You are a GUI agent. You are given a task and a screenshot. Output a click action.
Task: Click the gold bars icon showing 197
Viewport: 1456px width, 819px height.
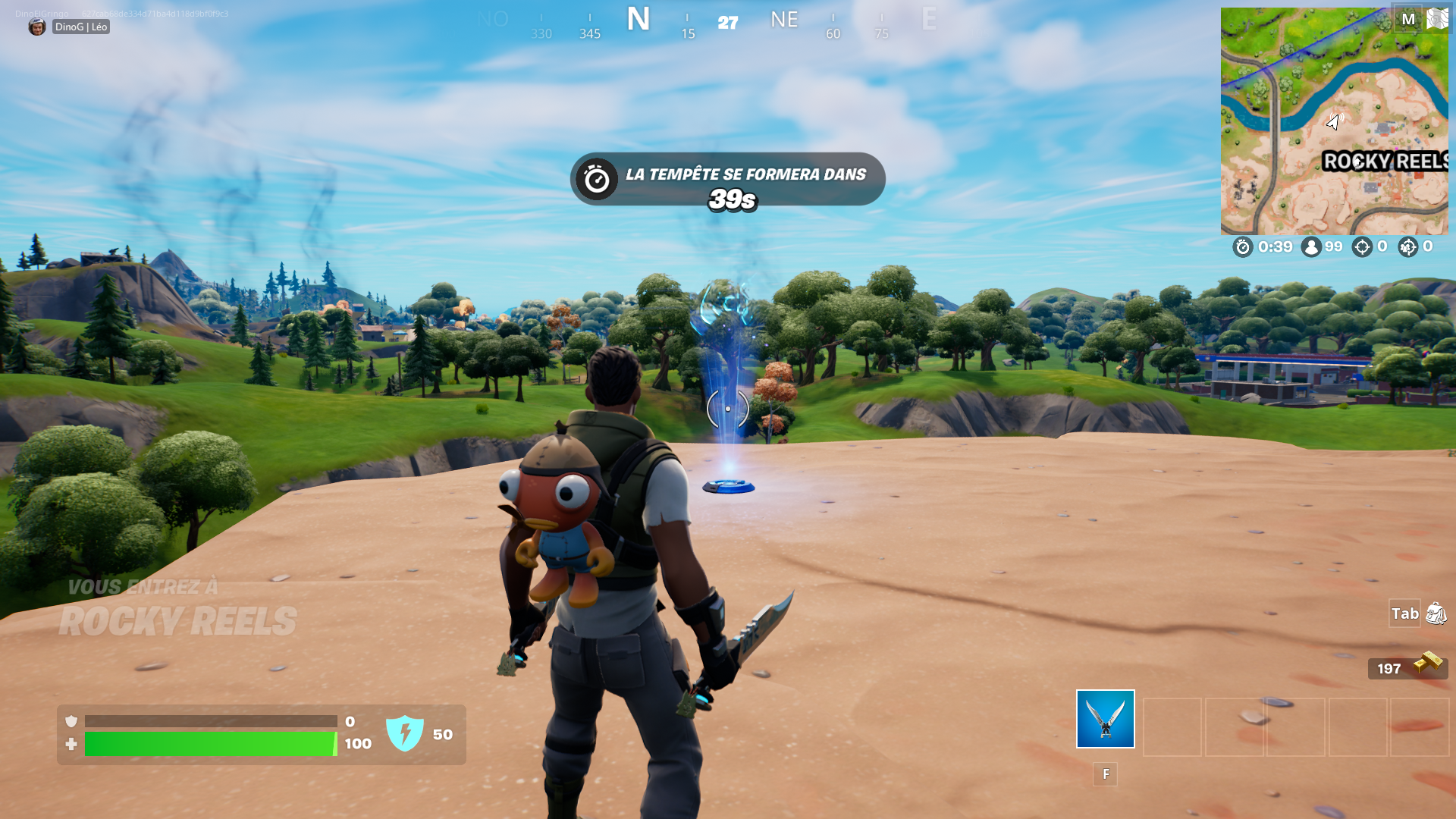tap(1429, 667)
